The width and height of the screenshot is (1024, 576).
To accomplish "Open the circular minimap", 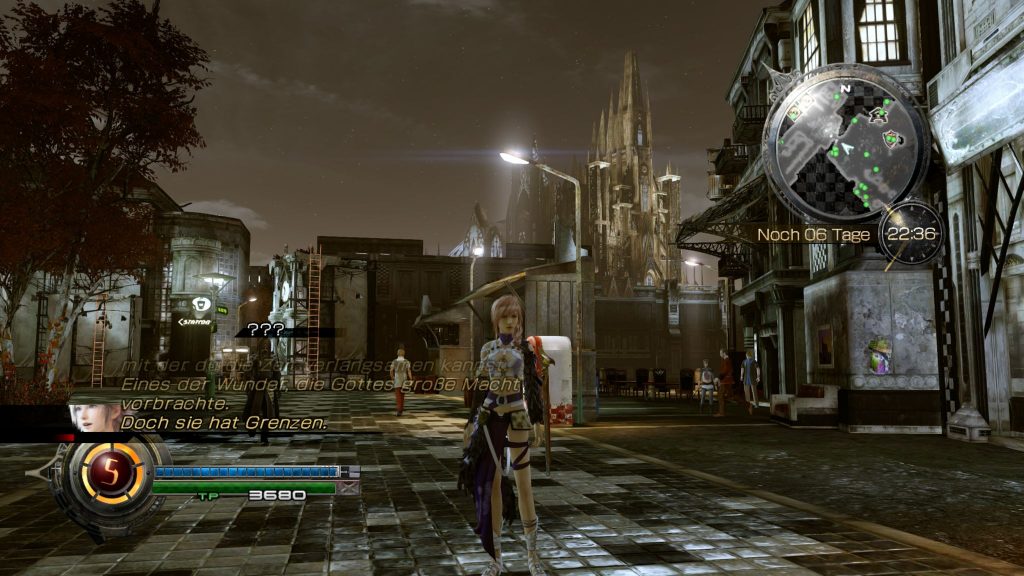I will (846, 143).
